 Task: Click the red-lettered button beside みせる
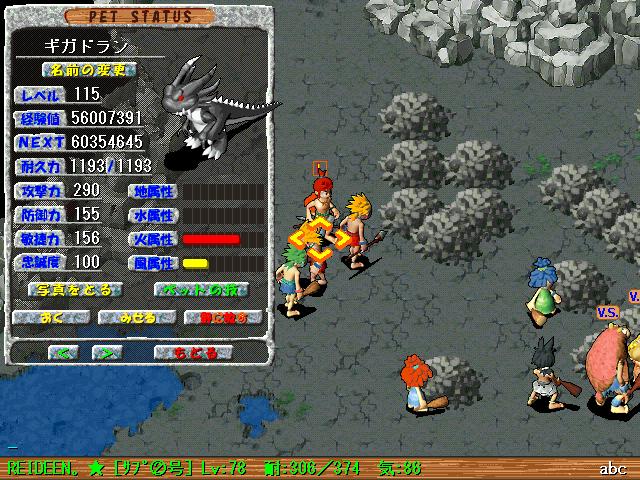(x=222, y=318)
